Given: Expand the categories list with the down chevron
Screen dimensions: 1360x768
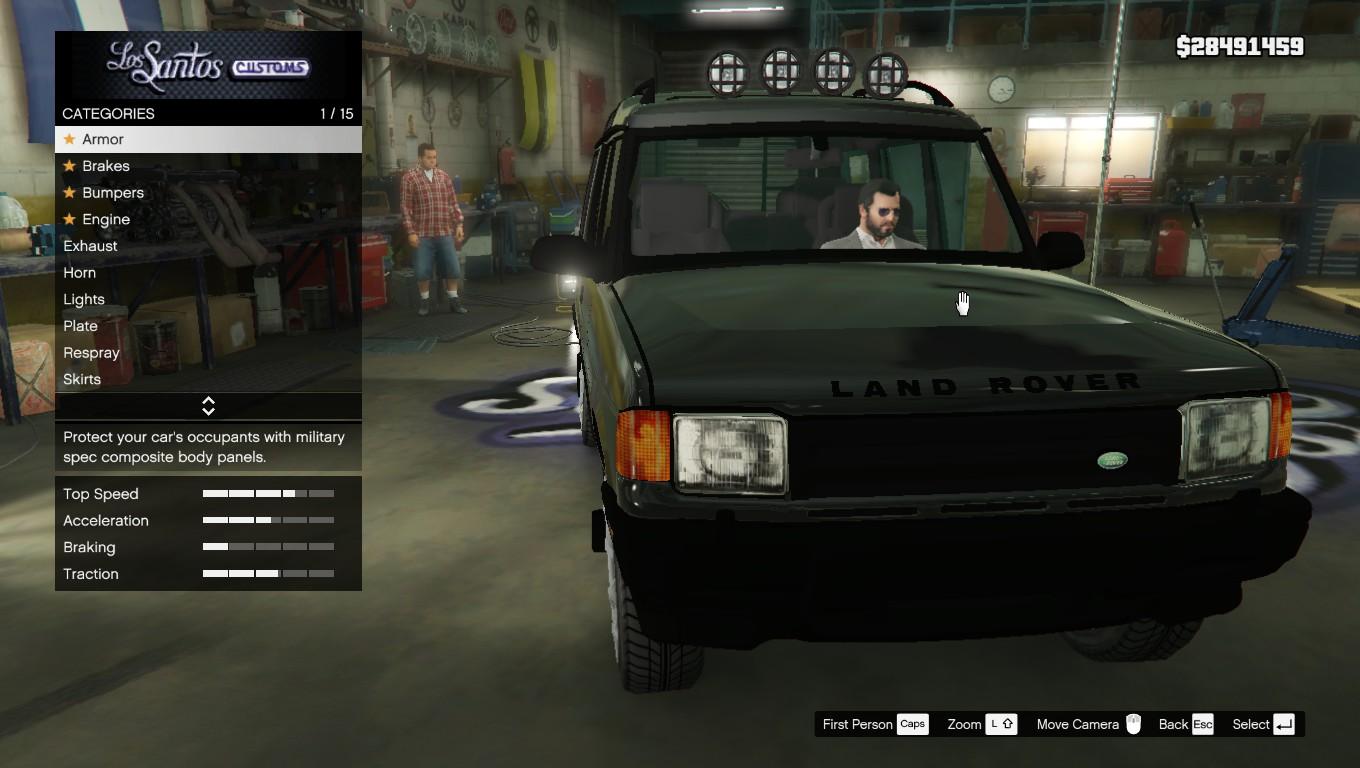Looking at the screenshot, I should 208,410.
